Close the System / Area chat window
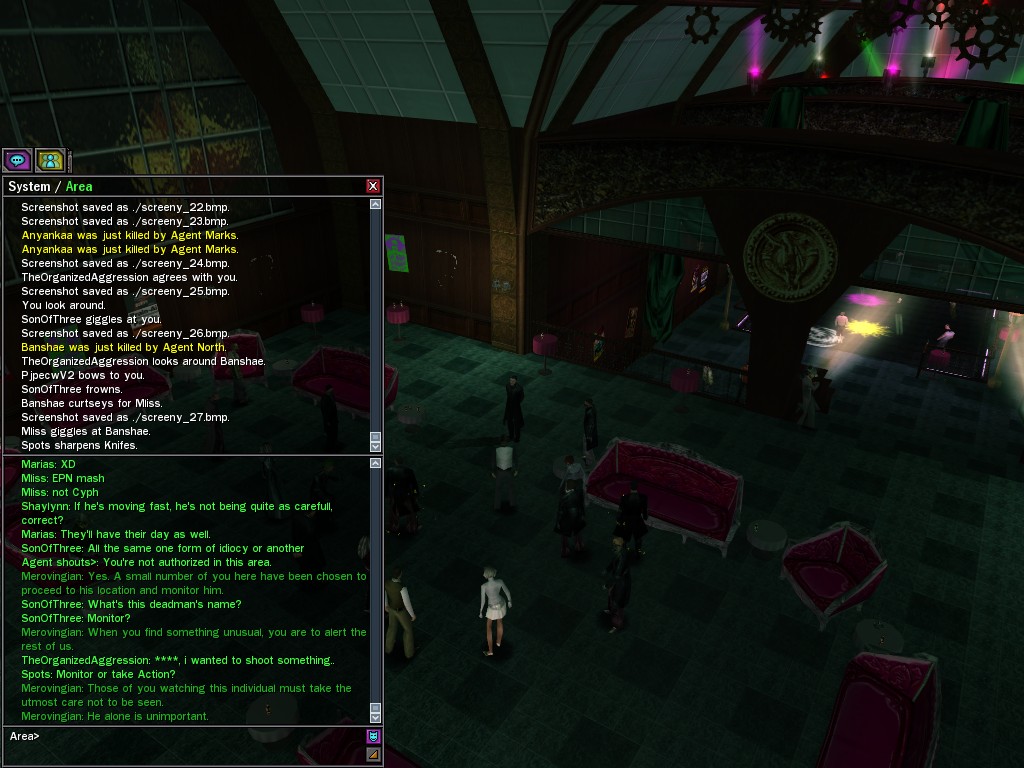Screen dimensions: 1024x768 click(373, 186)
